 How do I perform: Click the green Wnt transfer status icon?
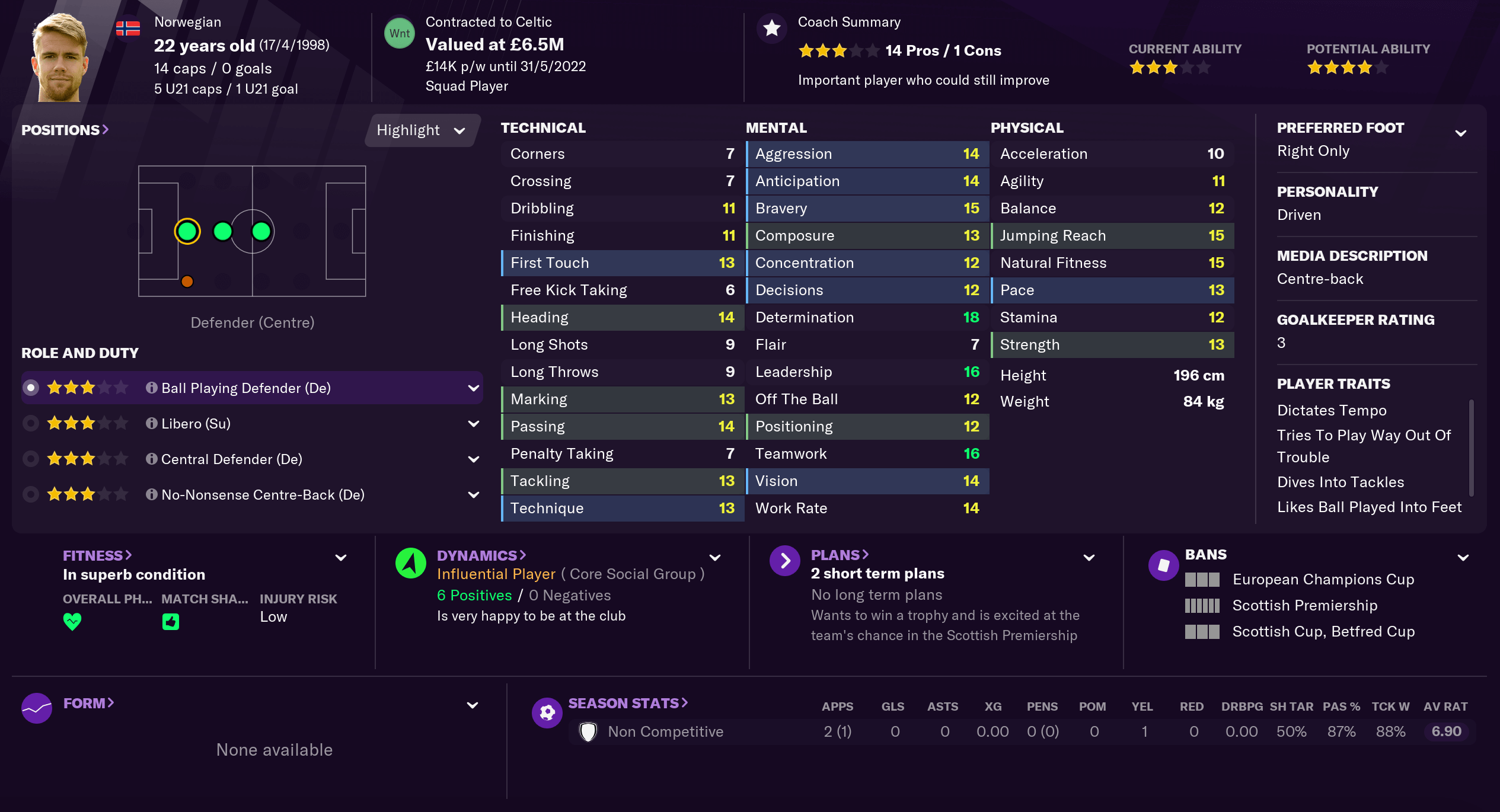(x=400, y=33)
